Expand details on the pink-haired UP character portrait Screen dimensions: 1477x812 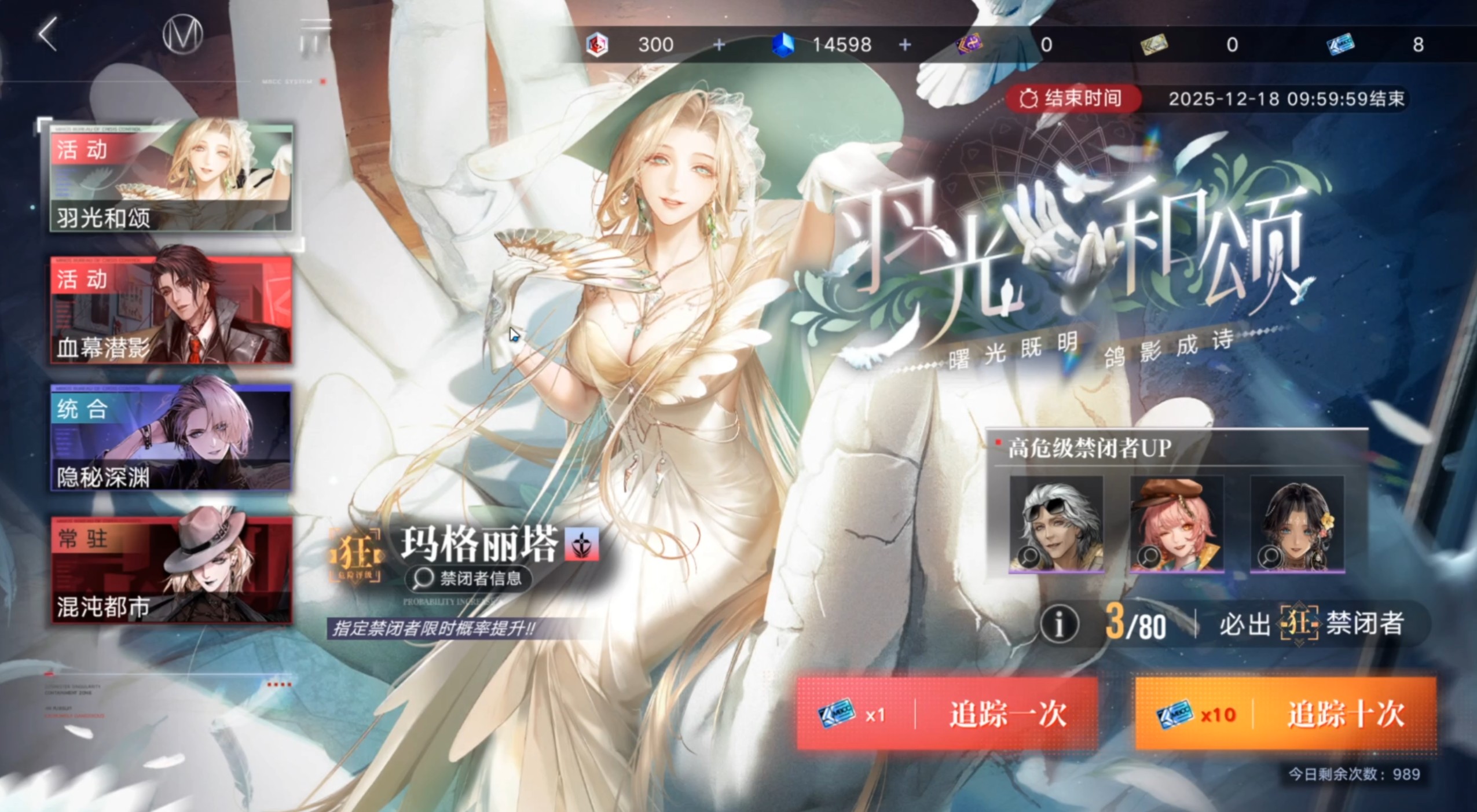[x=1177, y=525]
